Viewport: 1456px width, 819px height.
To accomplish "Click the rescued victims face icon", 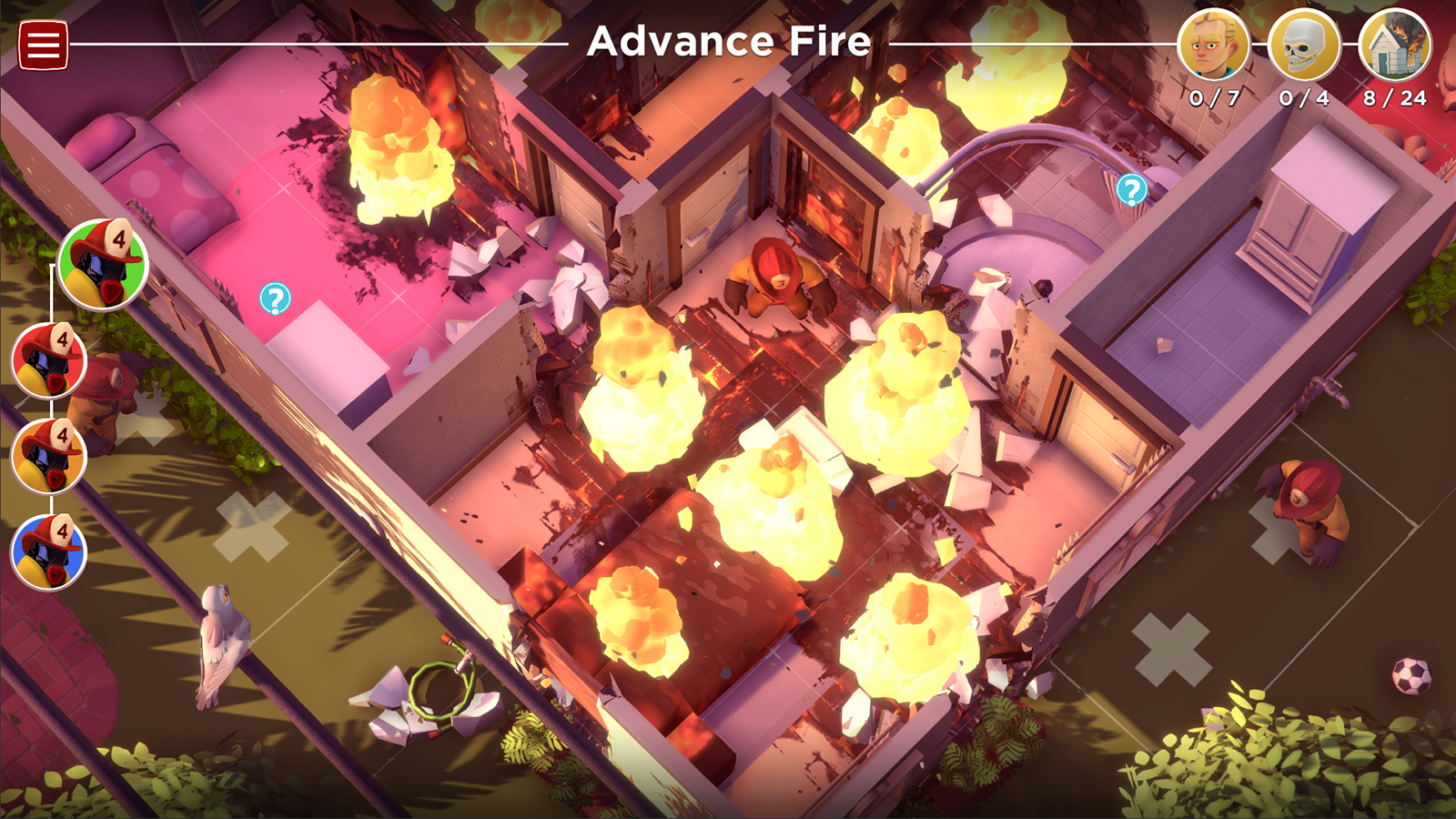I will [x=1213, y=45].
